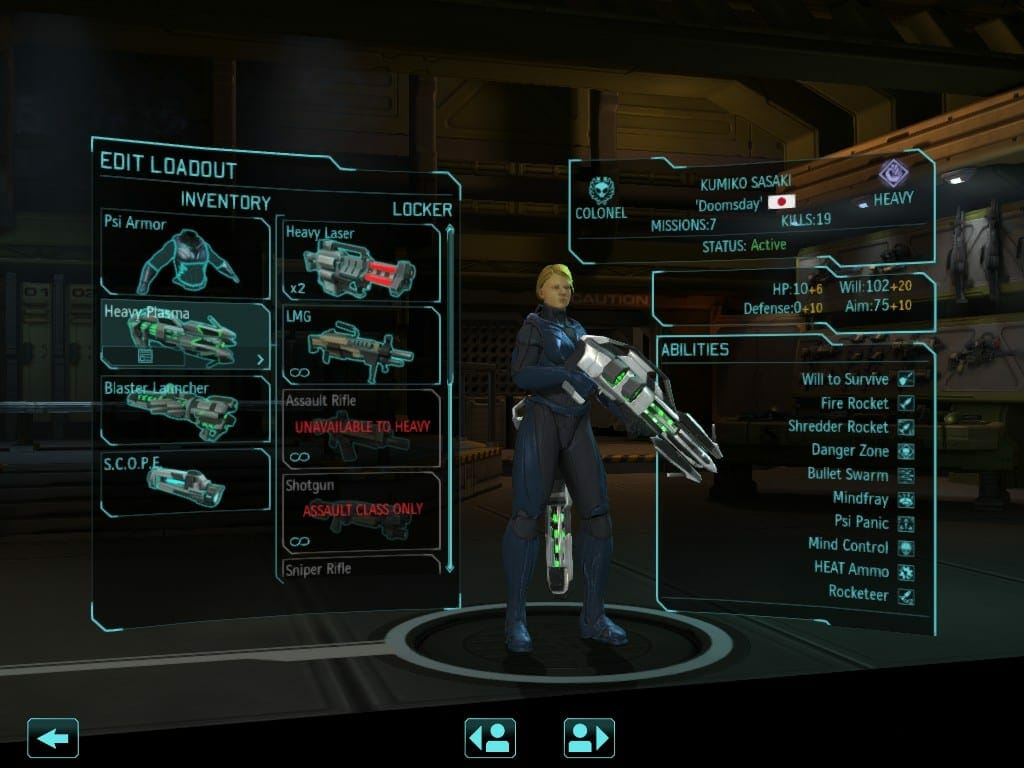Open the S.C.O.P.E. item slot
This screenshot has height=768, width=1024.
point(185,482)
